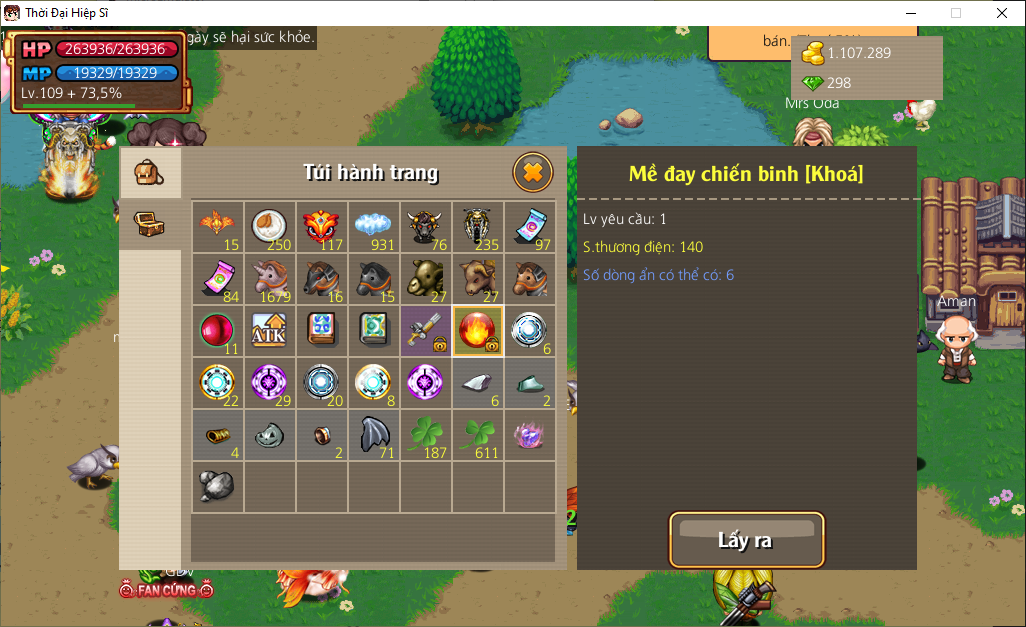
Task: Select the golden bull figurine item
Action: coord(426,279)
